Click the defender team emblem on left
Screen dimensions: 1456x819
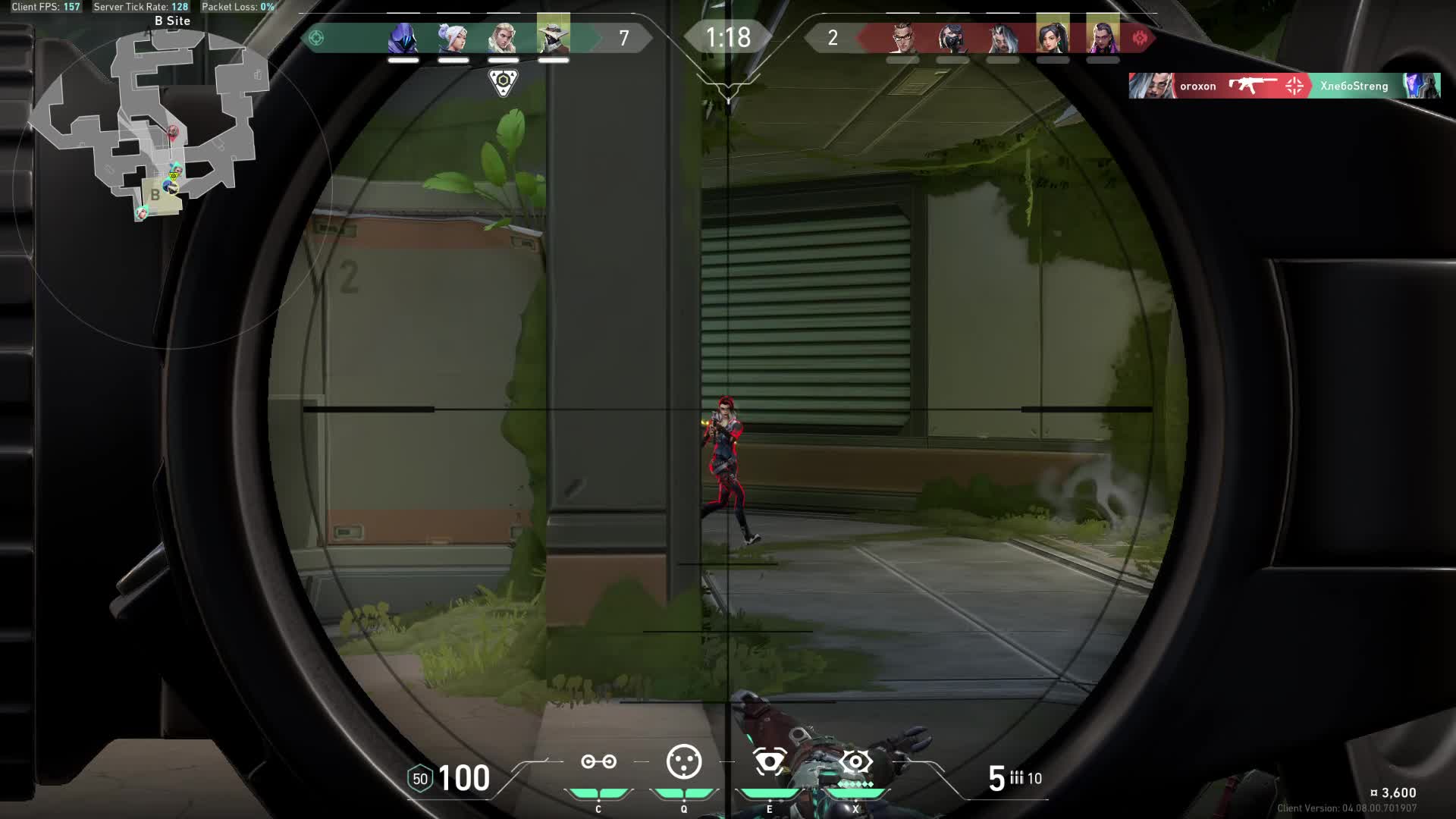coord(316,38)
